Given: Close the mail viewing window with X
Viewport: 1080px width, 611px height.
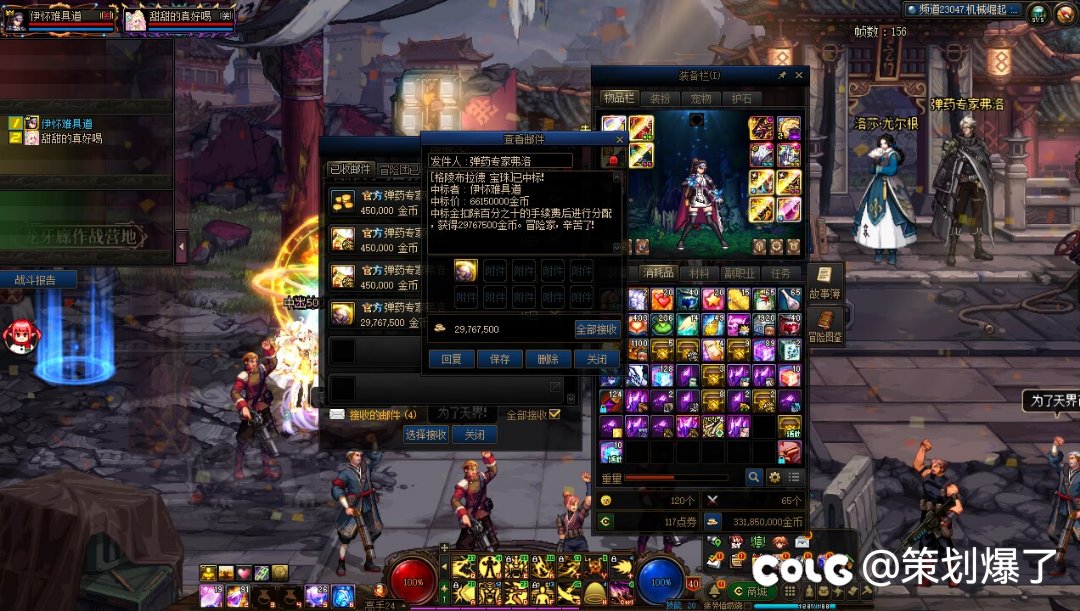Looking at the screenshot, I should [x=618, y=141].
